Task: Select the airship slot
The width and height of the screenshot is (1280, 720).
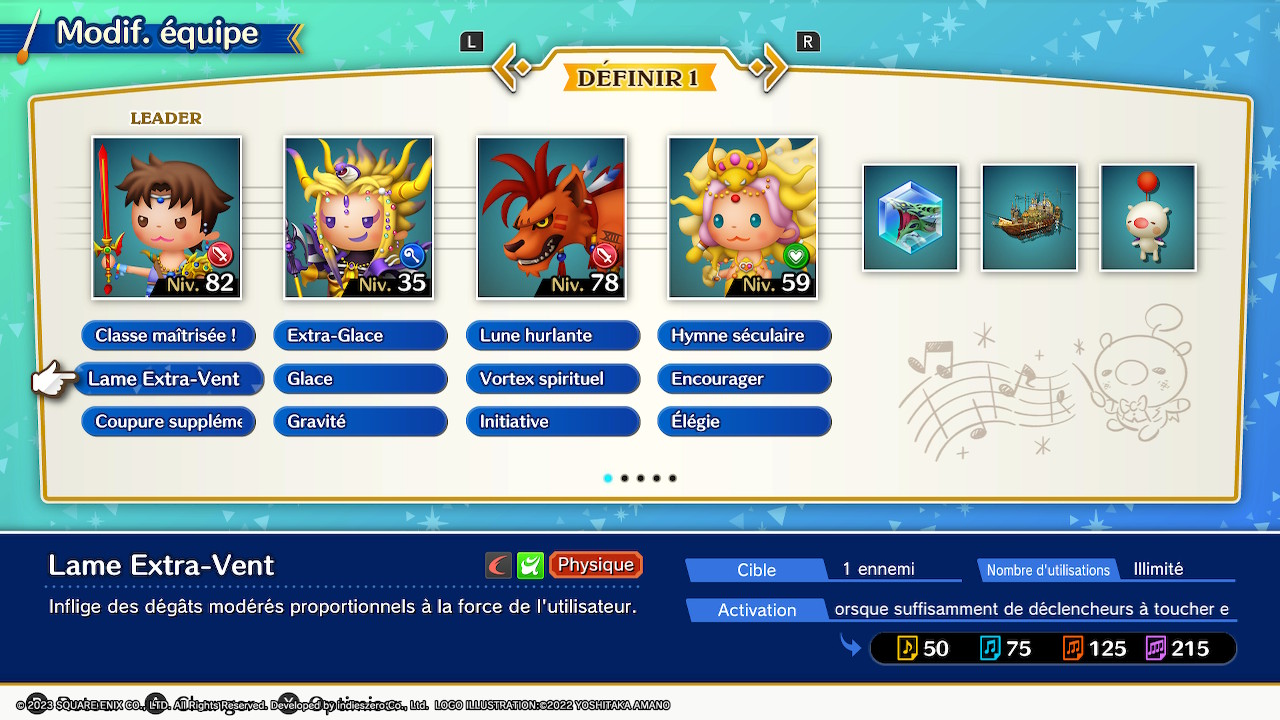Action: coord(1029,218)
